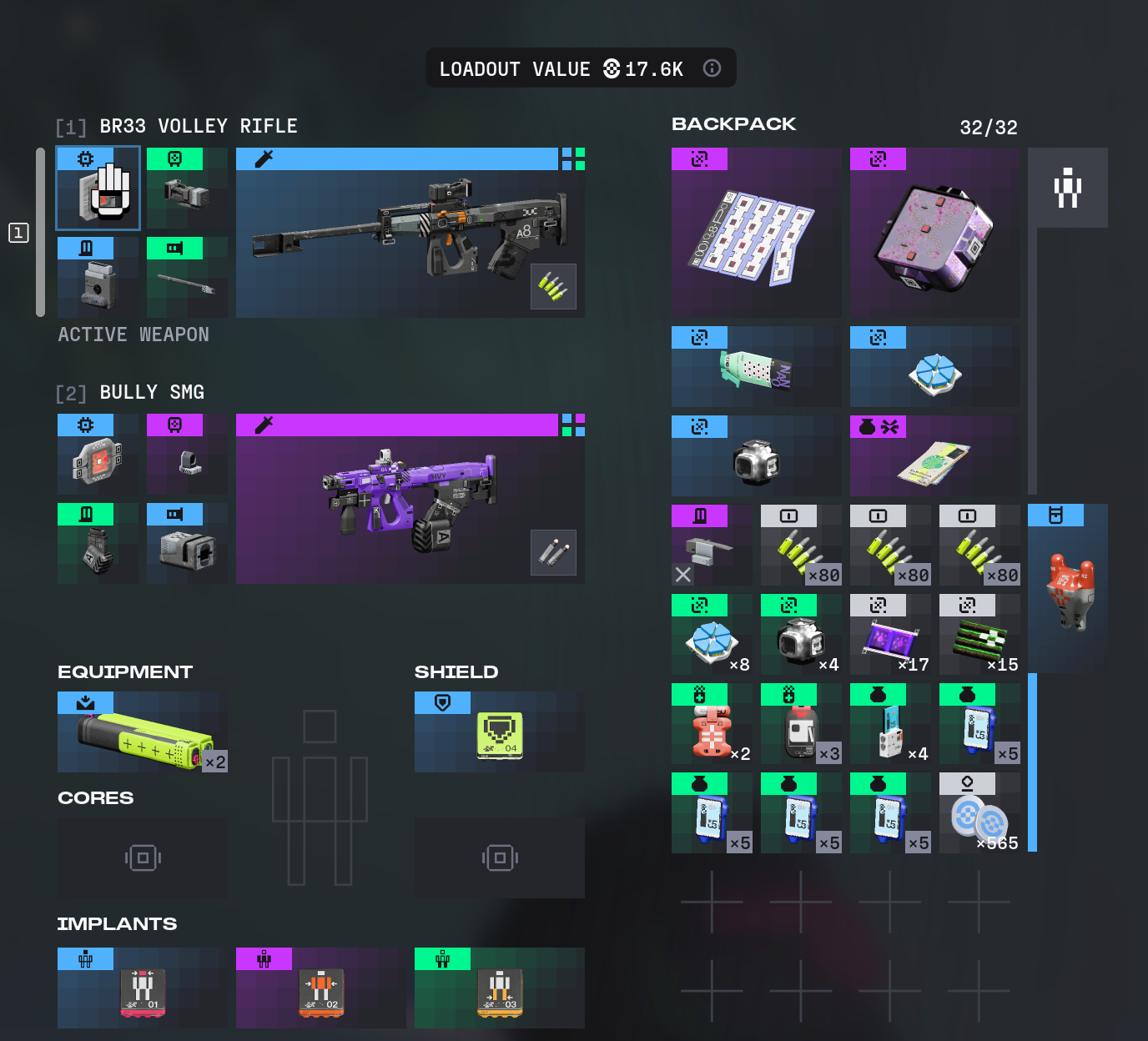Select the purple Bully SMG weapon slot
Image resolution: width=1148 pixels, height=1041 pixels.
(x=410, y=499)
